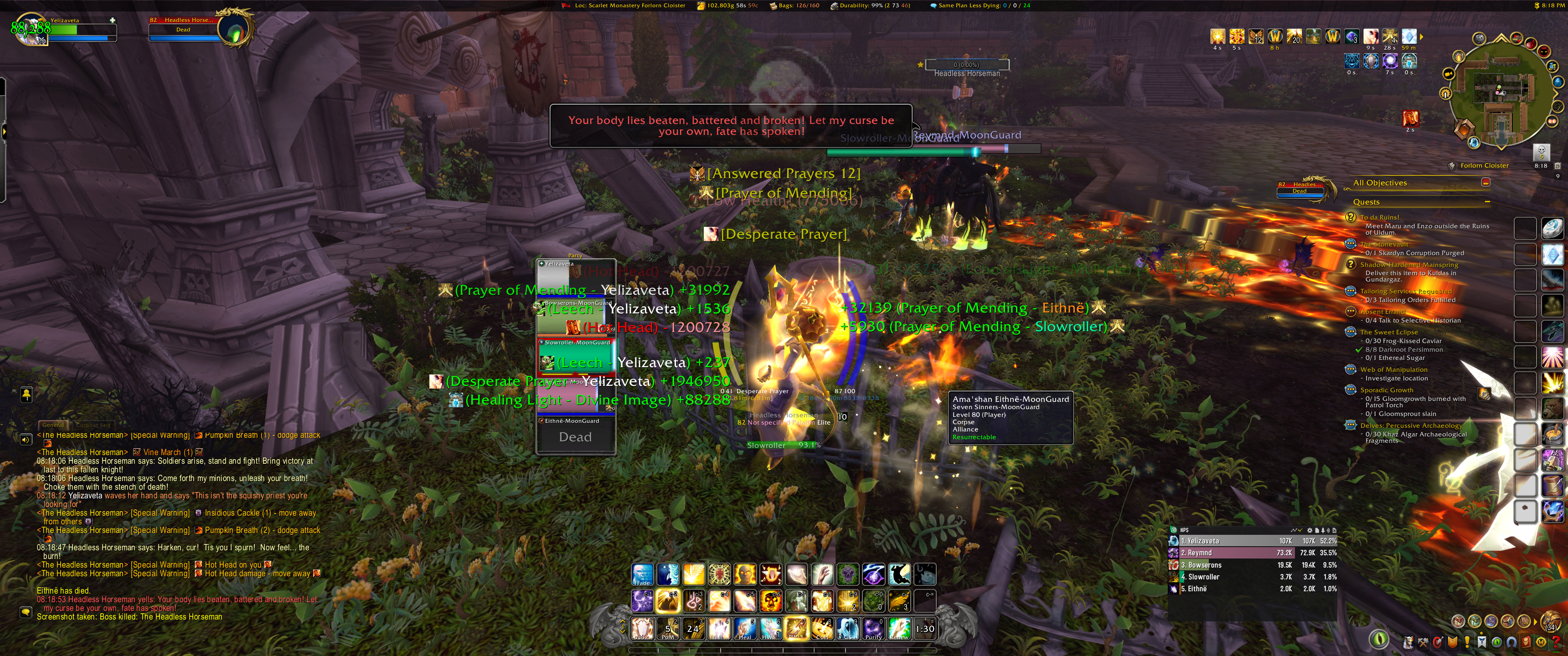
Task: Use the Patrol Torch quest item button
Action: (1484, 394)
